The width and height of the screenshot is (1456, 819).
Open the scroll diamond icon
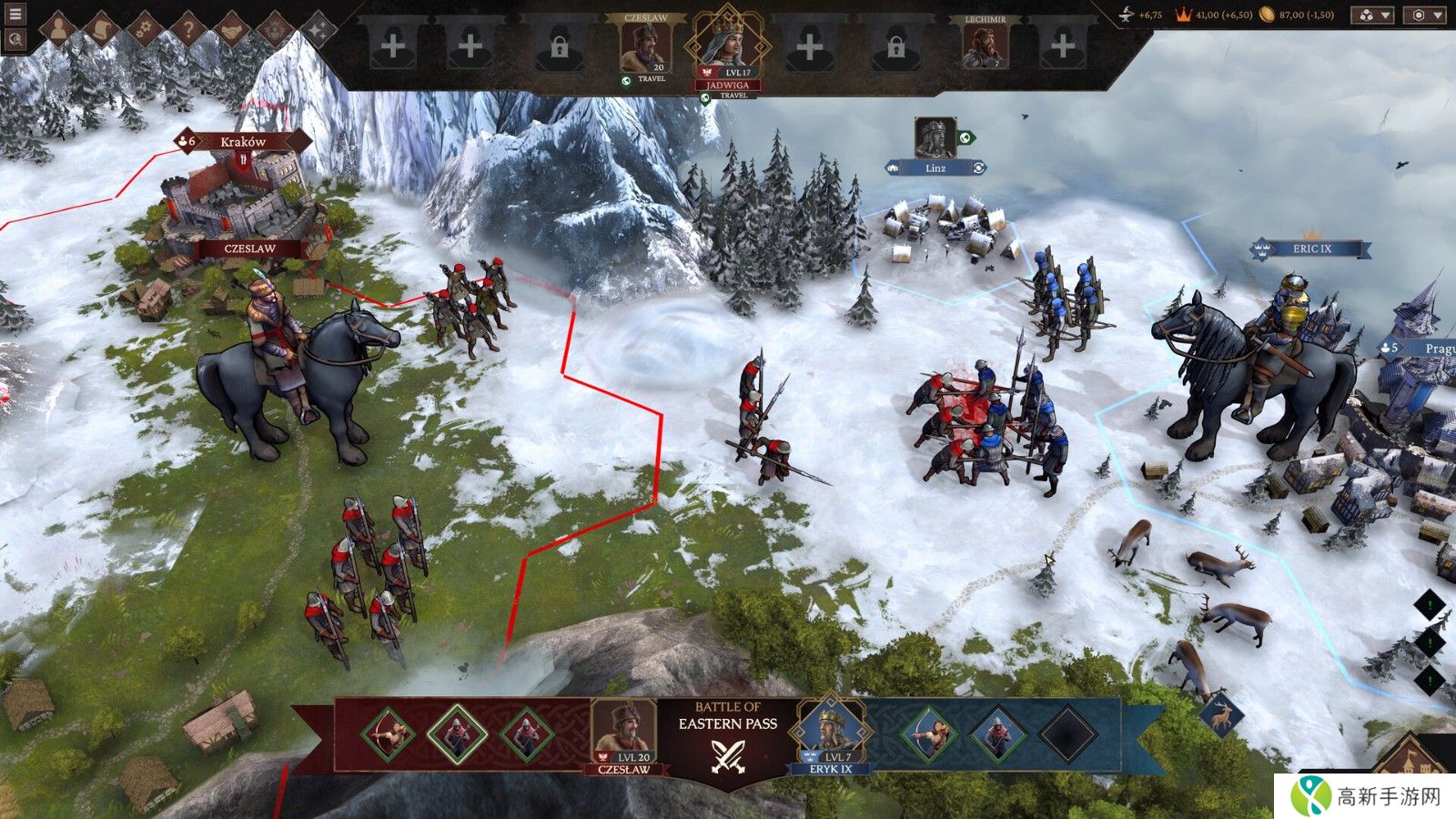103,29
